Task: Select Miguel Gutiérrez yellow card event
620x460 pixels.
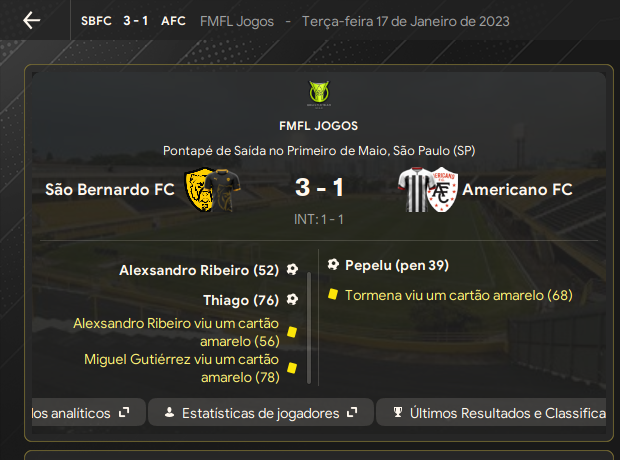Action: [181, 368]
